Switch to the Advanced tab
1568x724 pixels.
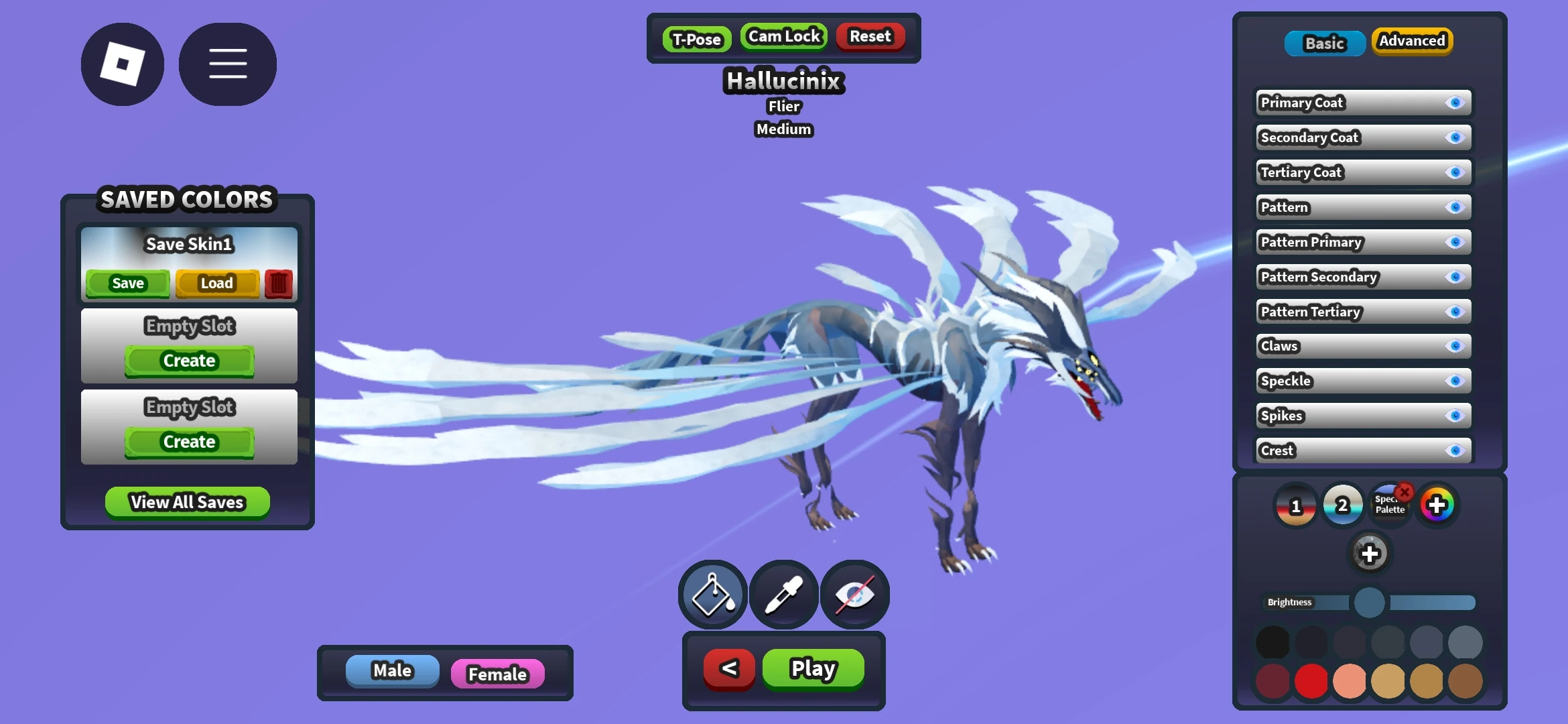[1412, 41]
